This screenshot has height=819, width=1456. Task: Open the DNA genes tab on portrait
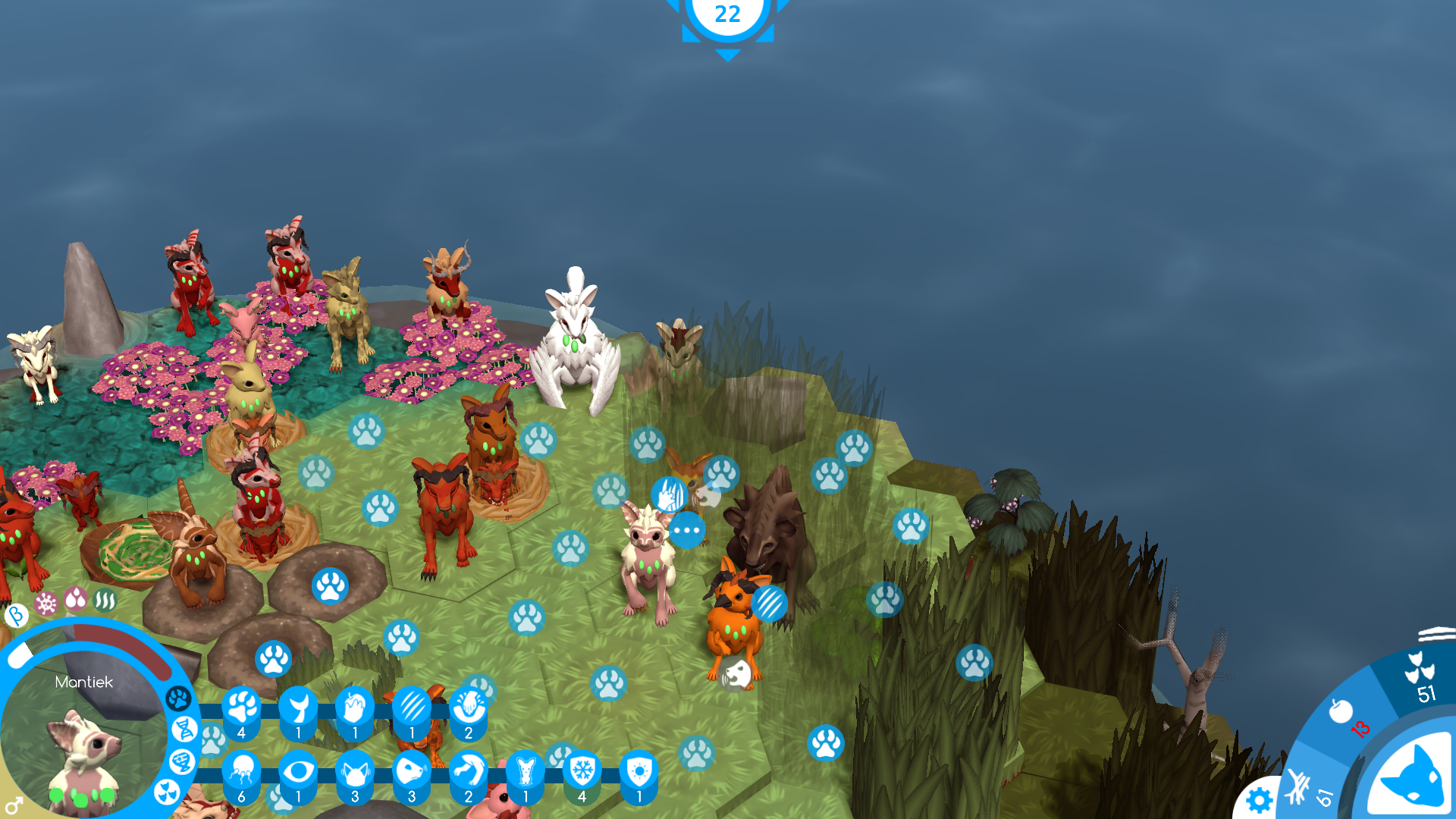pyautogui.click(x=184, y=730)
